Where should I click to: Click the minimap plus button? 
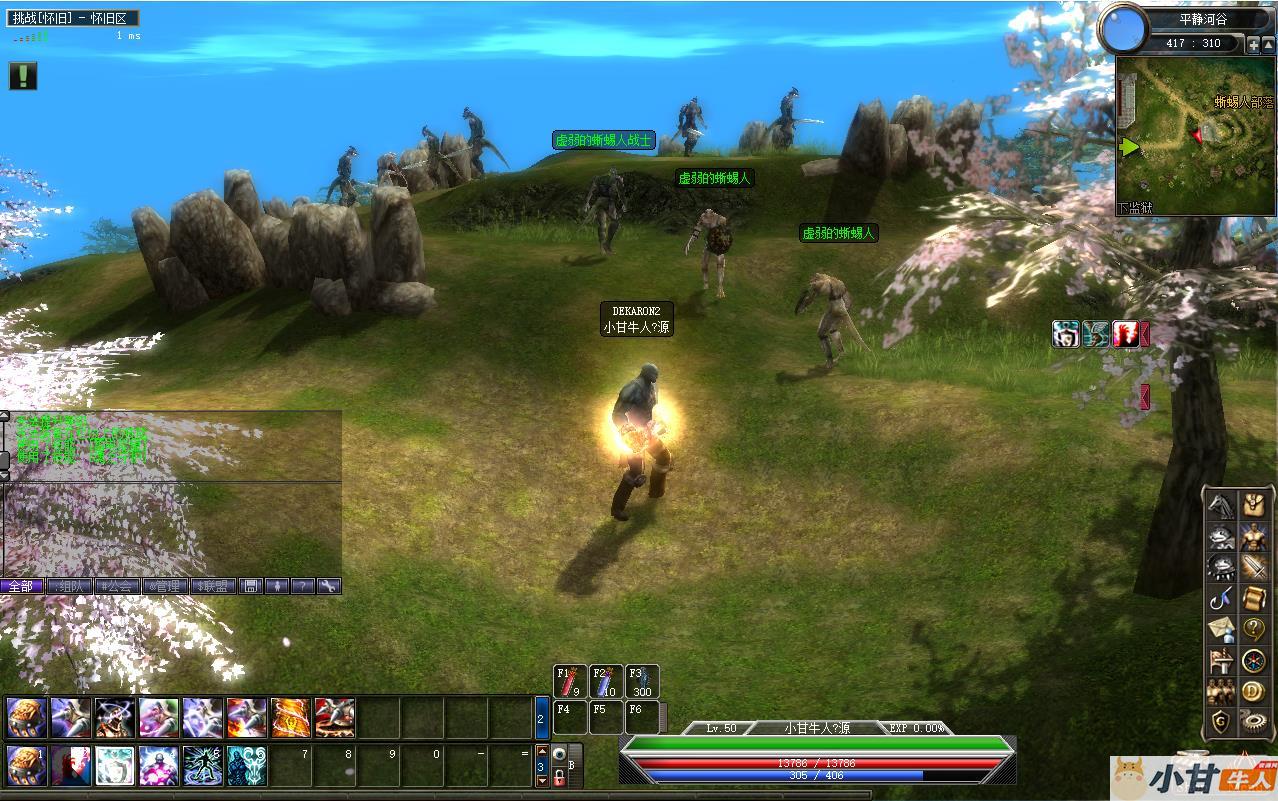pyautogui.click(x=1253, y=45)
